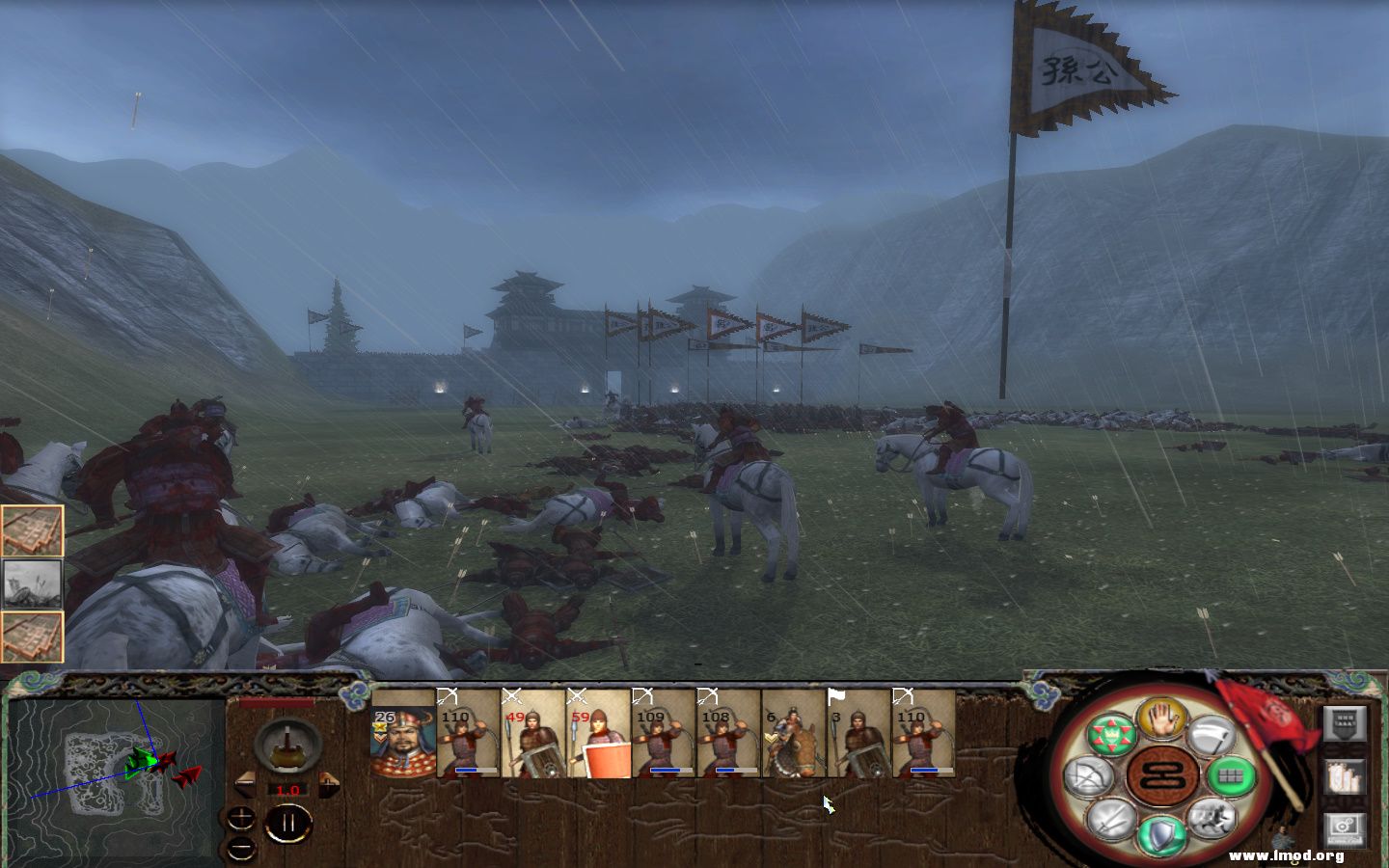Click the 1.0 game speed indicator
Screen dimensions: 1389x868
286,790
